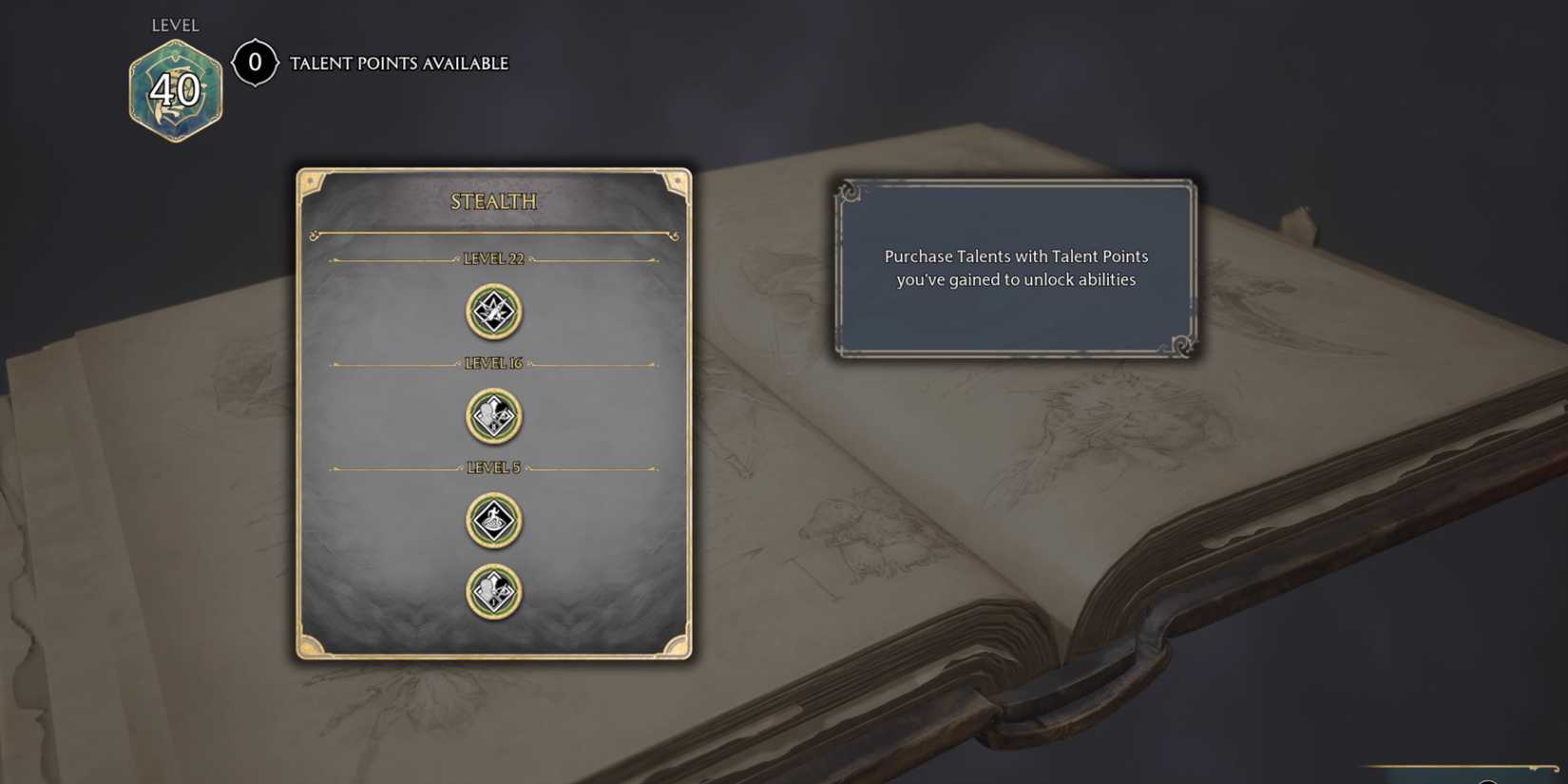1568x784 pixels.
Task: Click the Talent Points counter showing zero
Action: [254, 63]
